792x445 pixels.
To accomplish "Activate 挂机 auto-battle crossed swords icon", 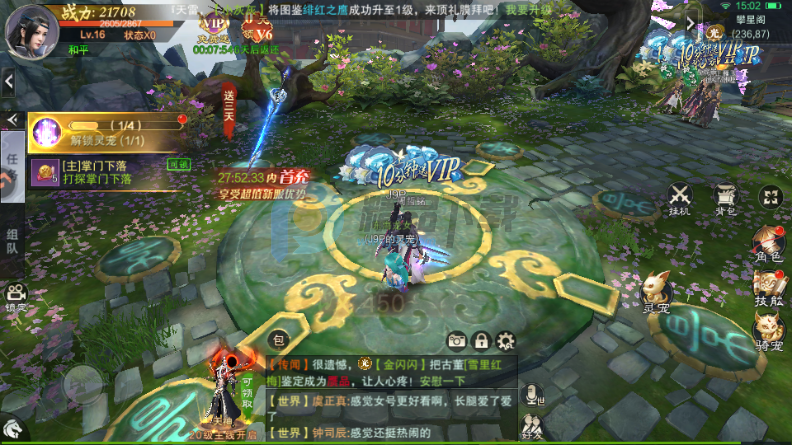I will point(680,198).
